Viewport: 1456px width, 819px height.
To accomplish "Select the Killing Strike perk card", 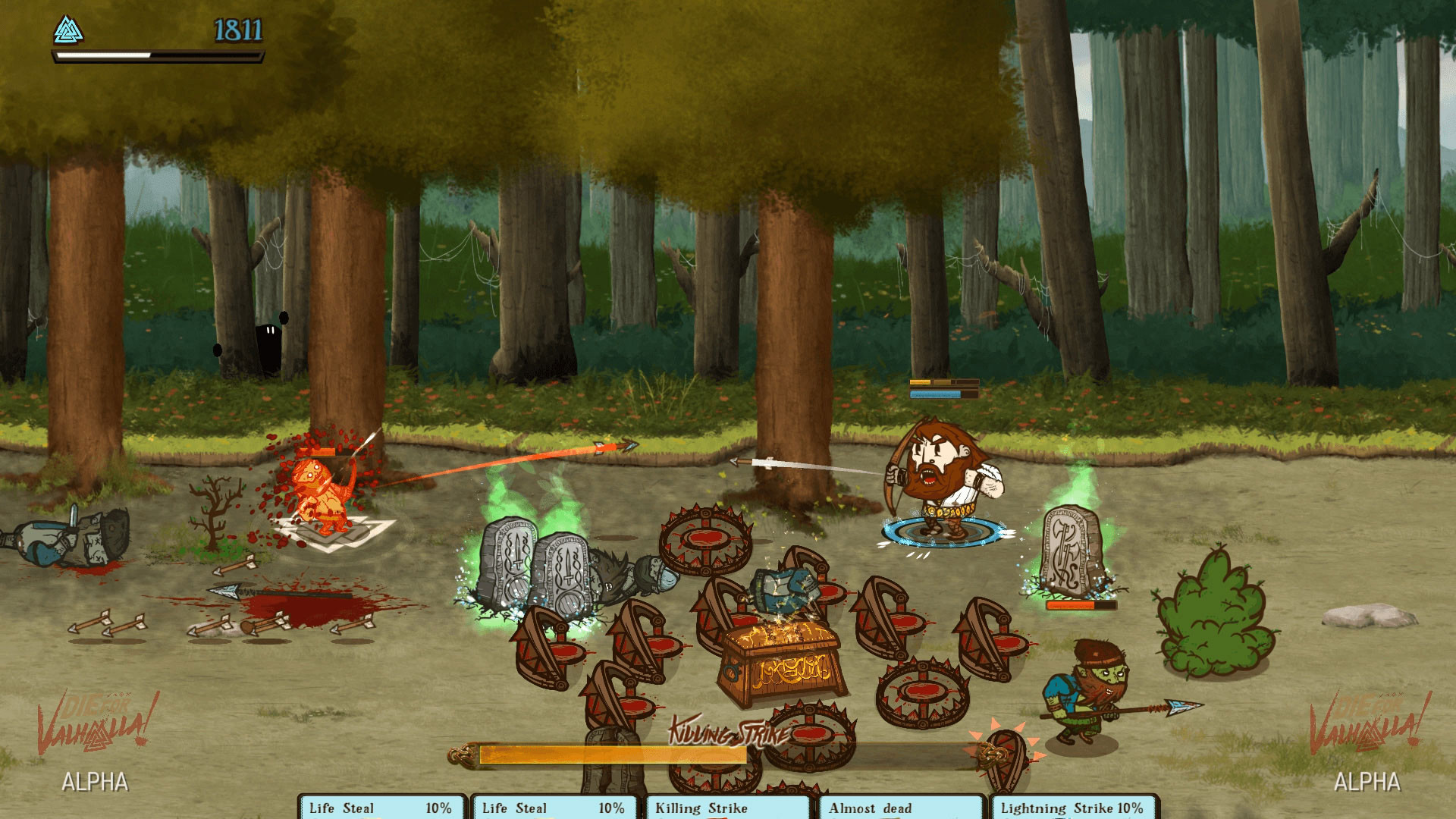I will [728, 808].
